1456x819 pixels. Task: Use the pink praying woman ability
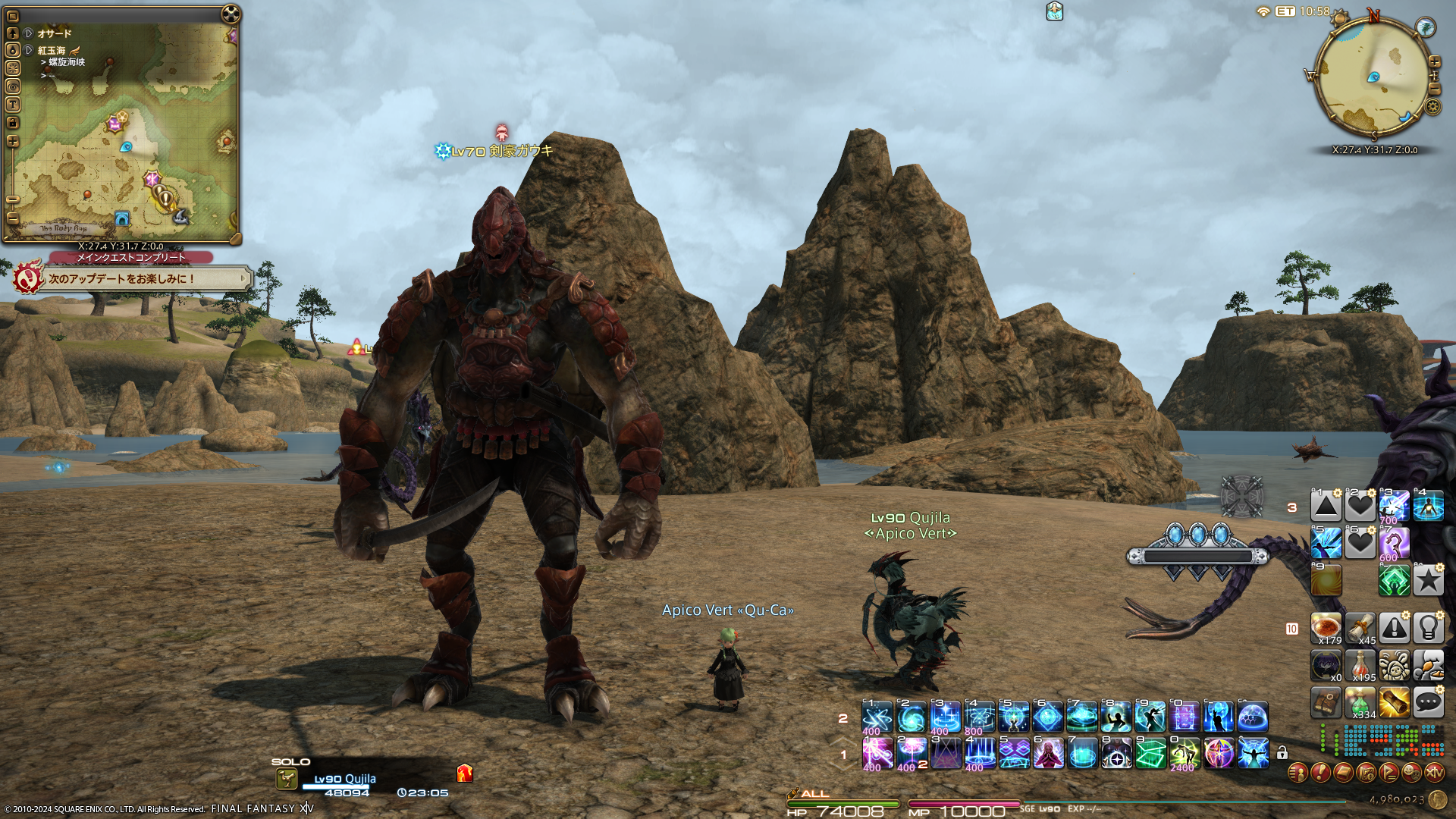pyautogui.click(x=1048, y=754)
